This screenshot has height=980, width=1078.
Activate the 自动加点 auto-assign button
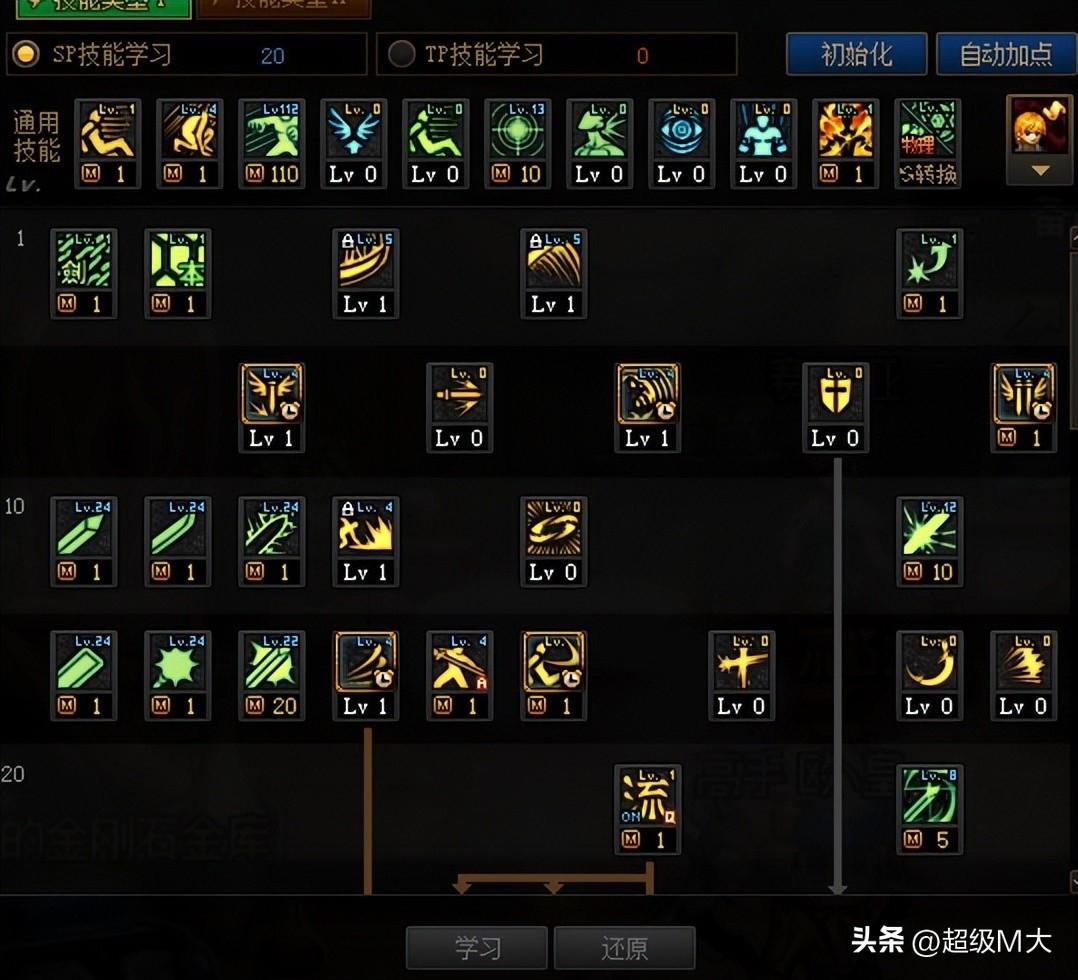[x=1005, y=54]
